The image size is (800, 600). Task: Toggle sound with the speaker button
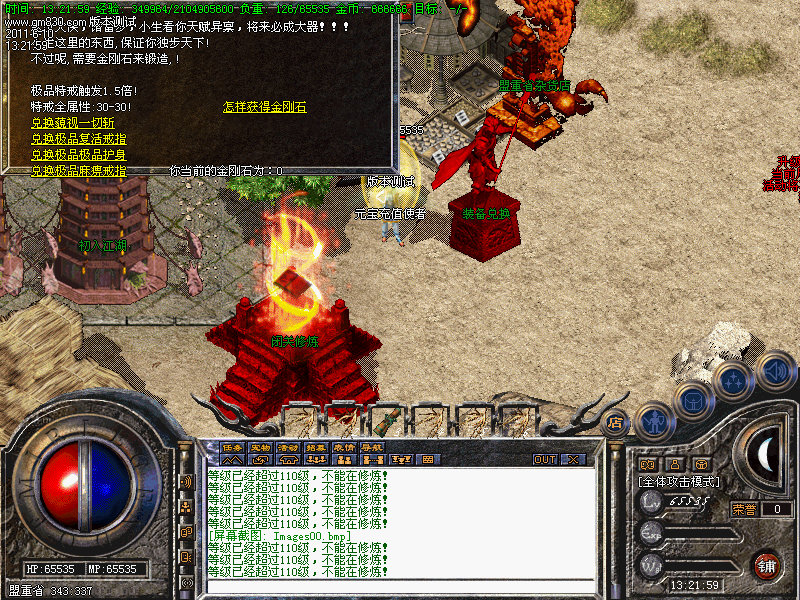tap(775, 371)
